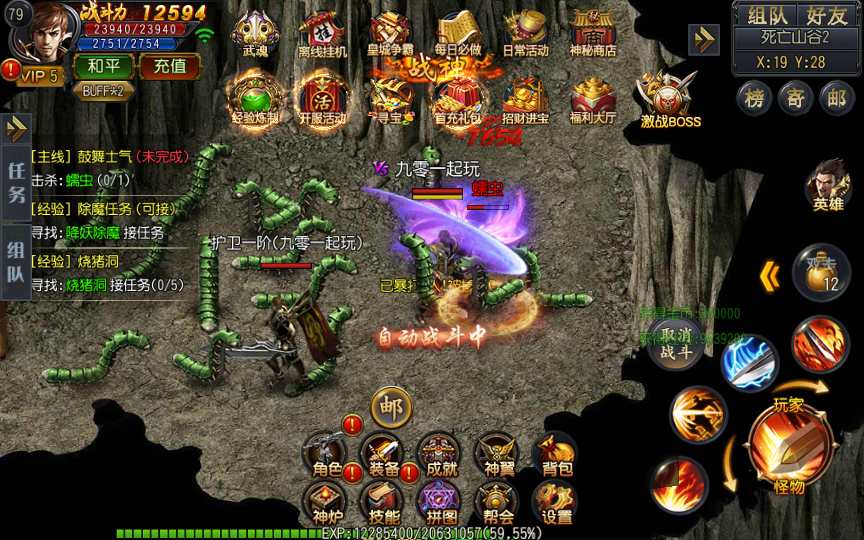Switch to the 任务 quest tab
This screenshot has width=864, height=540.
click(16, 182)
